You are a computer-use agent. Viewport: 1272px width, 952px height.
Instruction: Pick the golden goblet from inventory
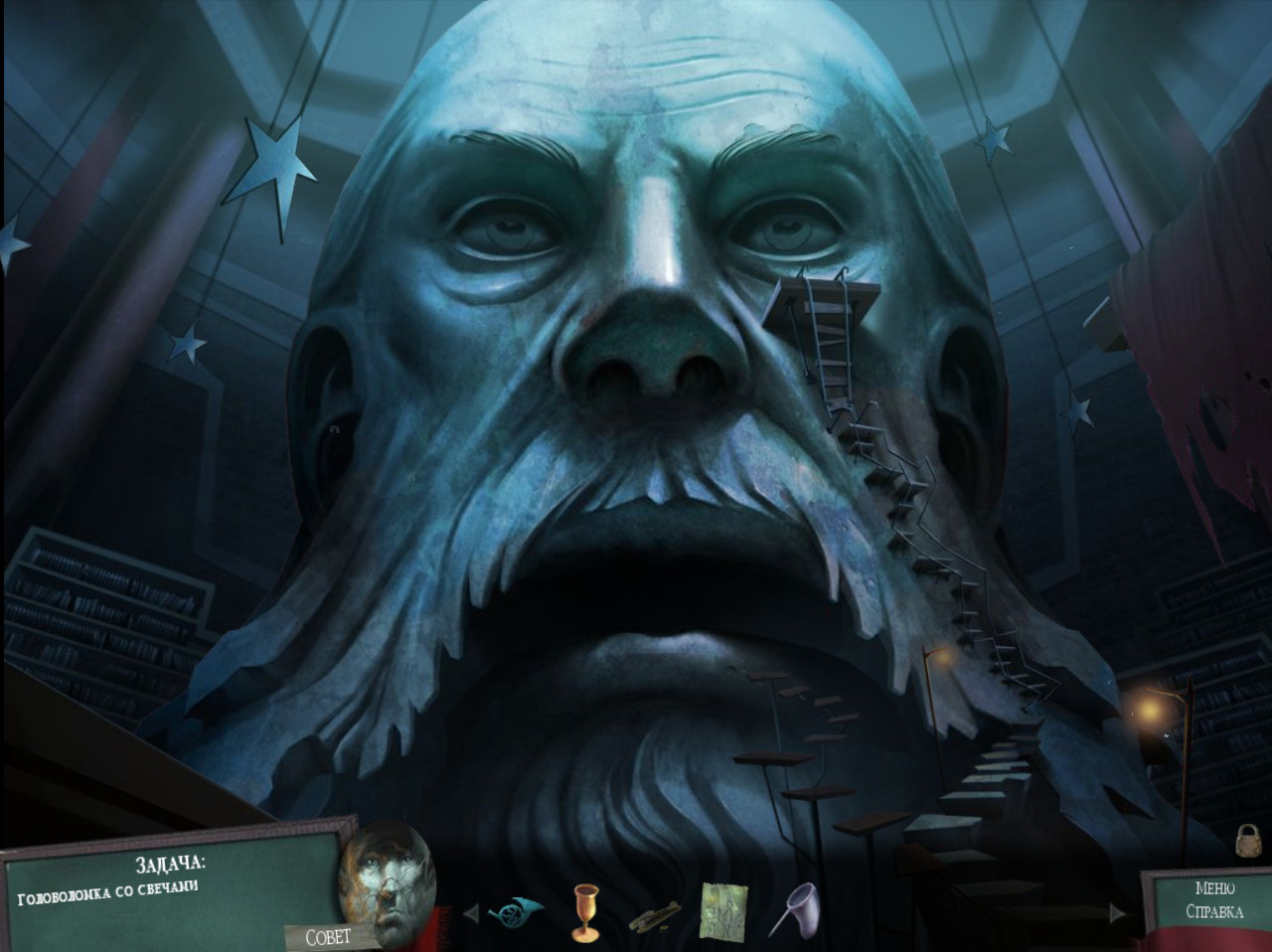pos(584,911)
